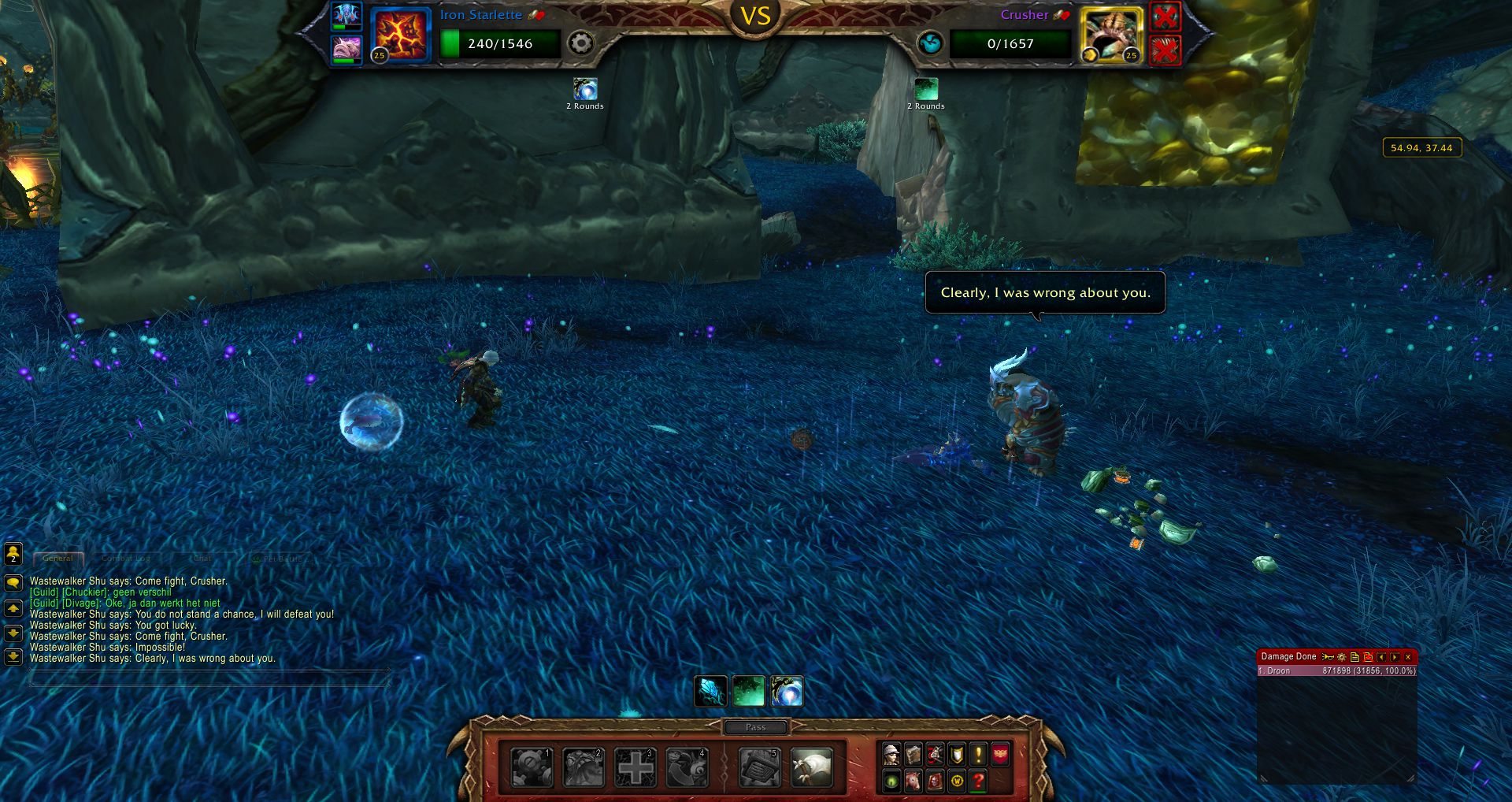The width and height of the screenshot is (1512, 802).
Task: Open the red question mark help button
Action: click(x=978, y=782)
